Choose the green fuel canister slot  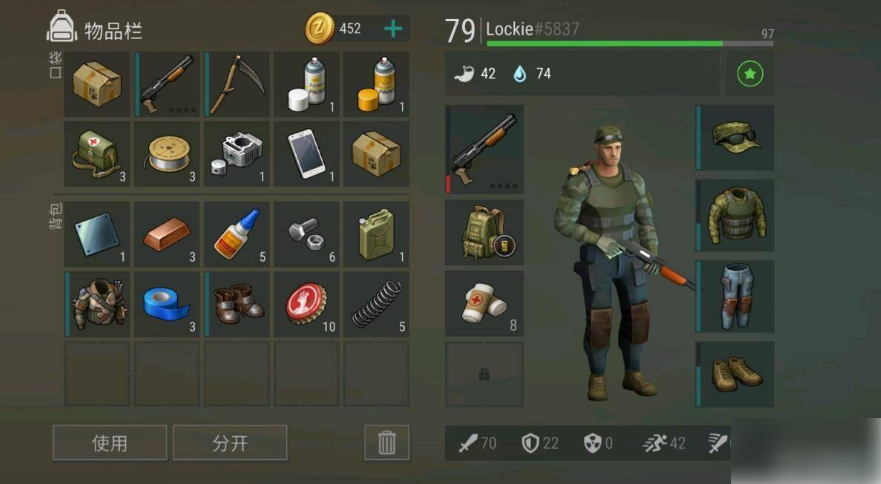[376, 234]
